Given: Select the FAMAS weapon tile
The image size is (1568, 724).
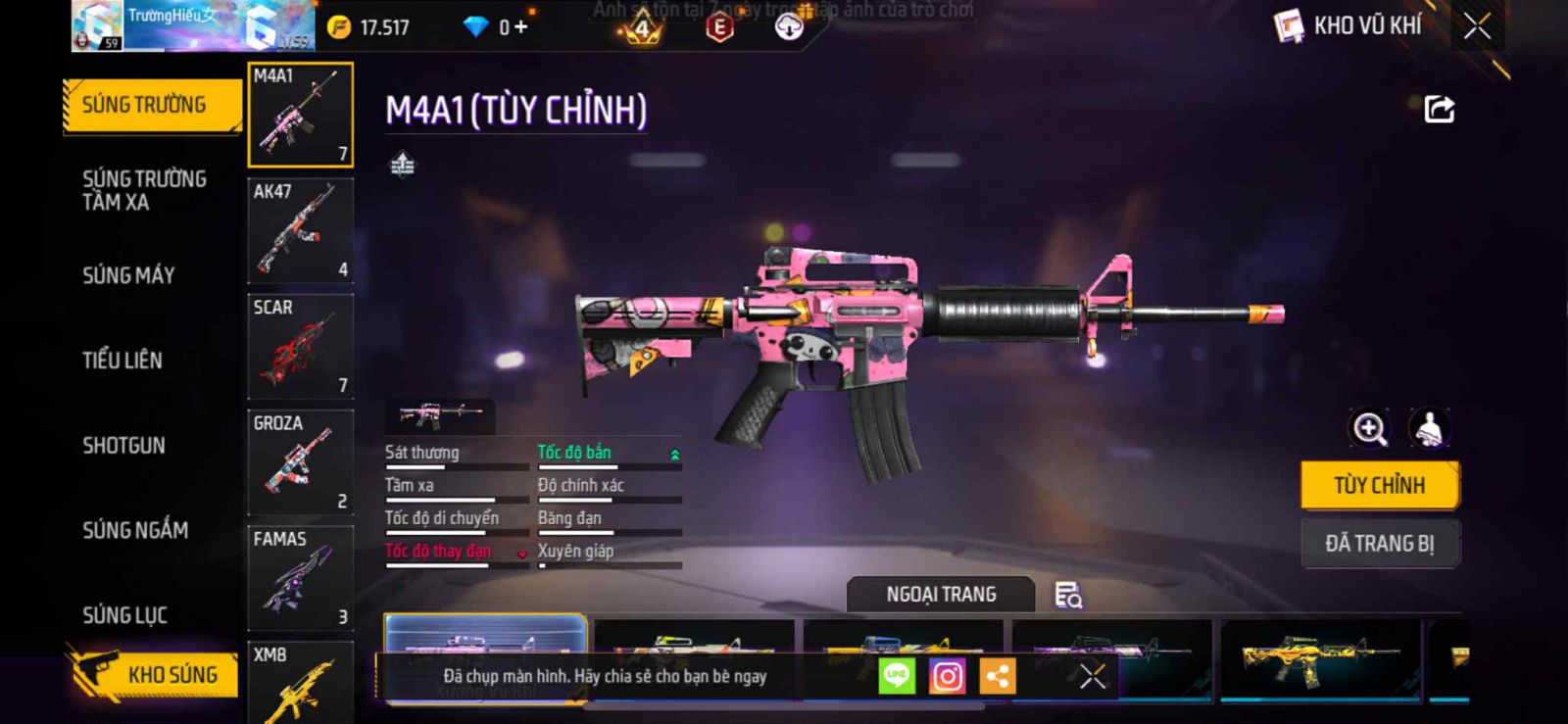Looking at the screenshot, I should 300,578.
